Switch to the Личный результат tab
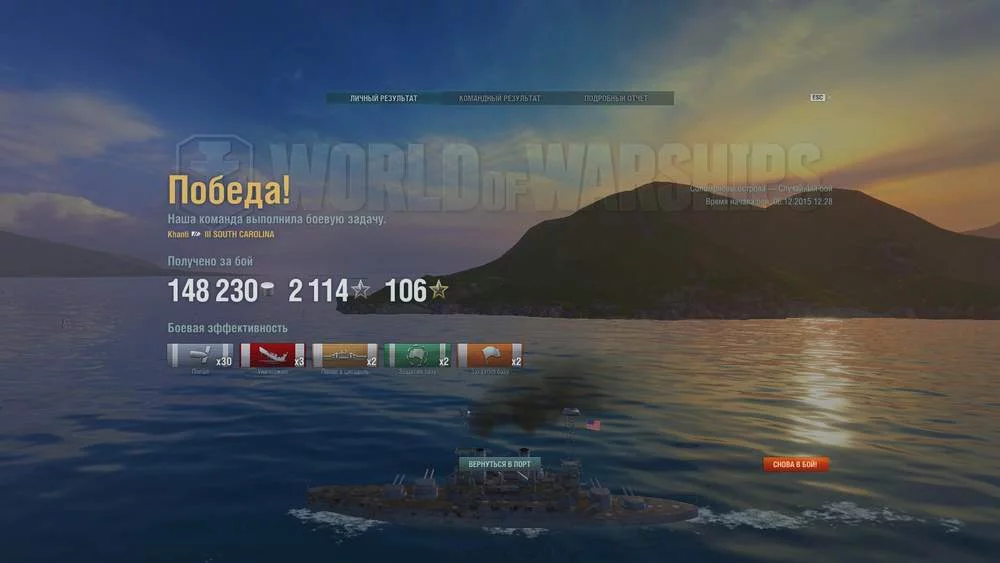 tap(383, 99)
